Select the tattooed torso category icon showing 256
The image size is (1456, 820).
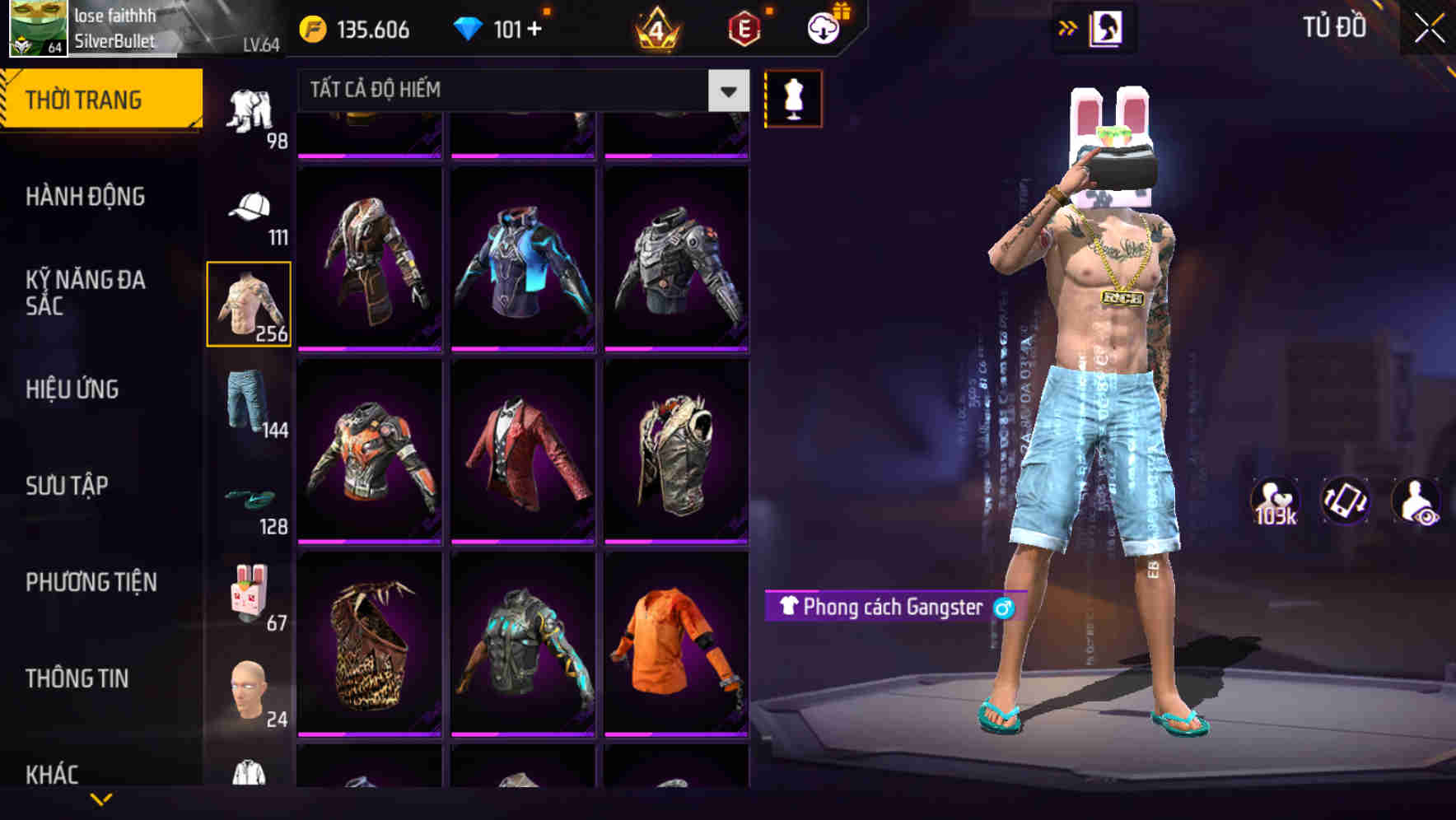click(x=249, y=303)
